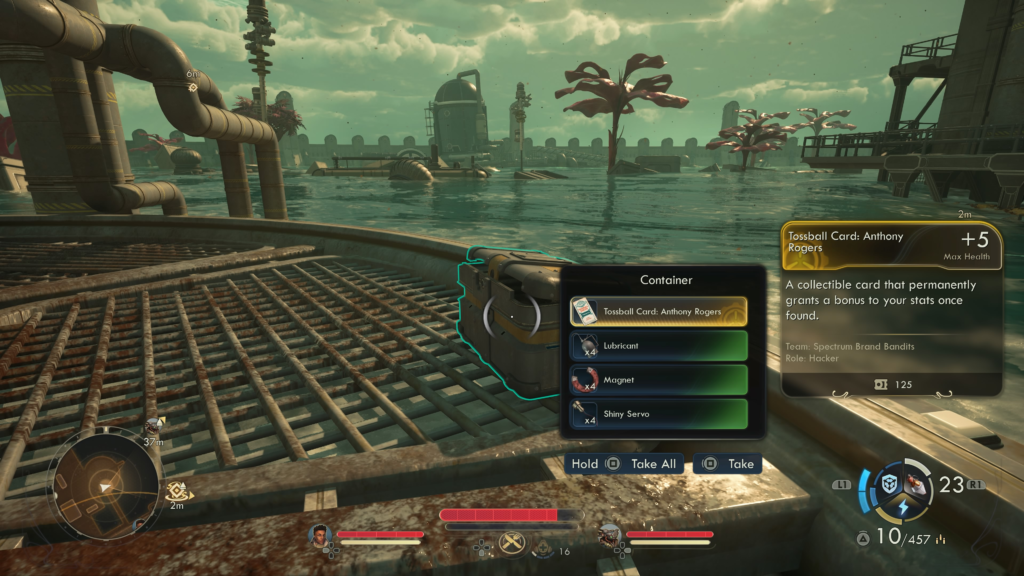Select the right companion portrait

coord(609,535)
